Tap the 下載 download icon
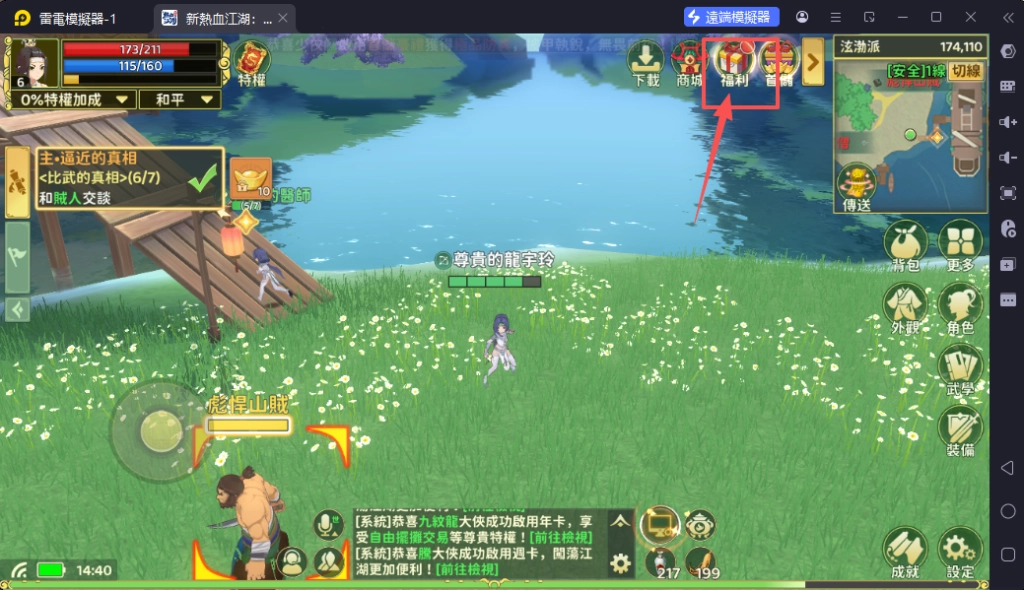This screenshot has height=590, width=1024. point(646,64)
